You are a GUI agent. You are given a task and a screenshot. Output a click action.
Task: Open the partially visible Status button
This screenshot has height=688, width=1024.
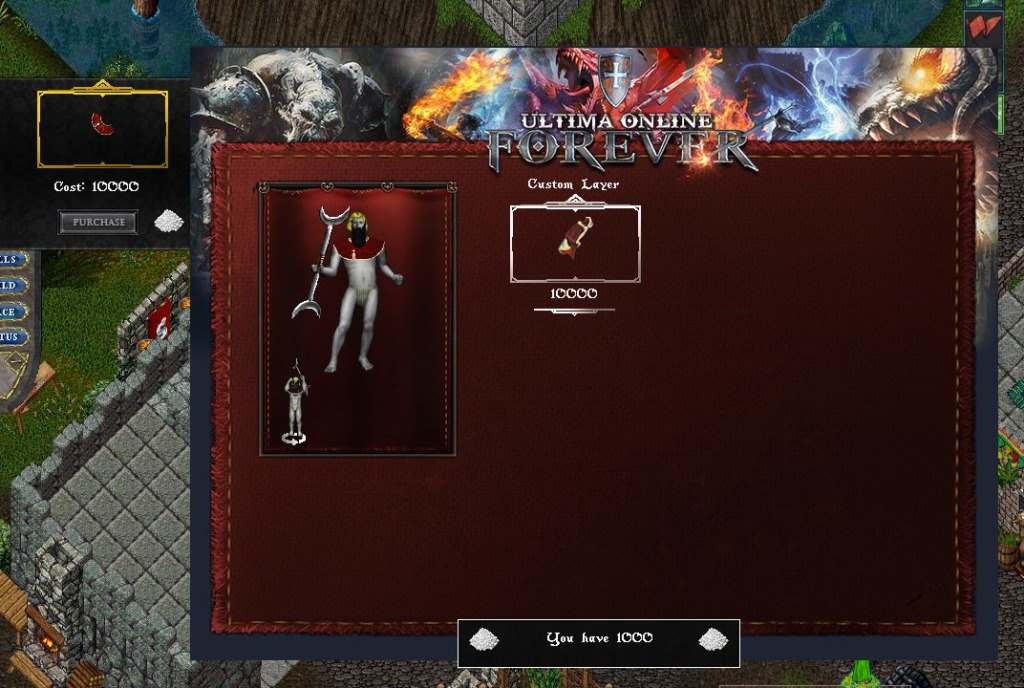coord(12,337)
